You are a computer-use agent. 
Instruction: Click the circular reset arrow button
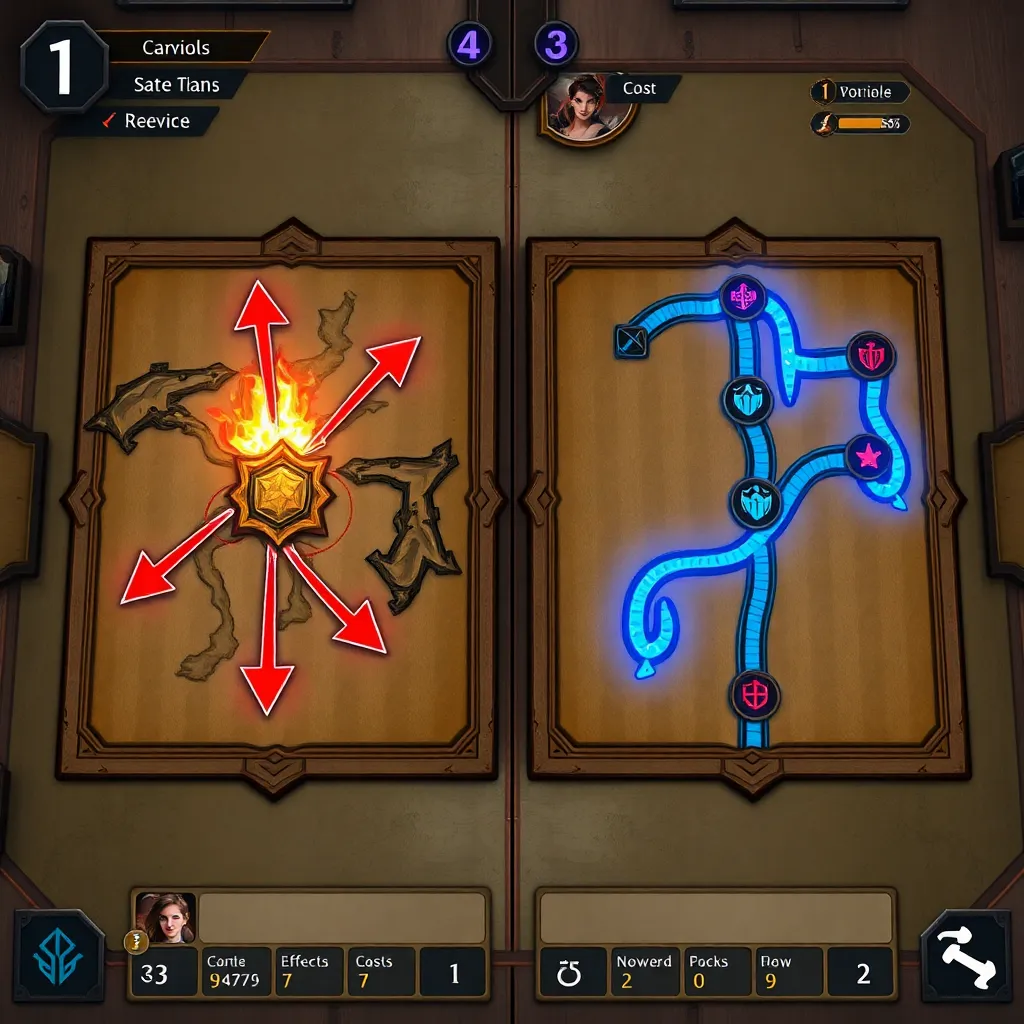[x=571, y=973]
